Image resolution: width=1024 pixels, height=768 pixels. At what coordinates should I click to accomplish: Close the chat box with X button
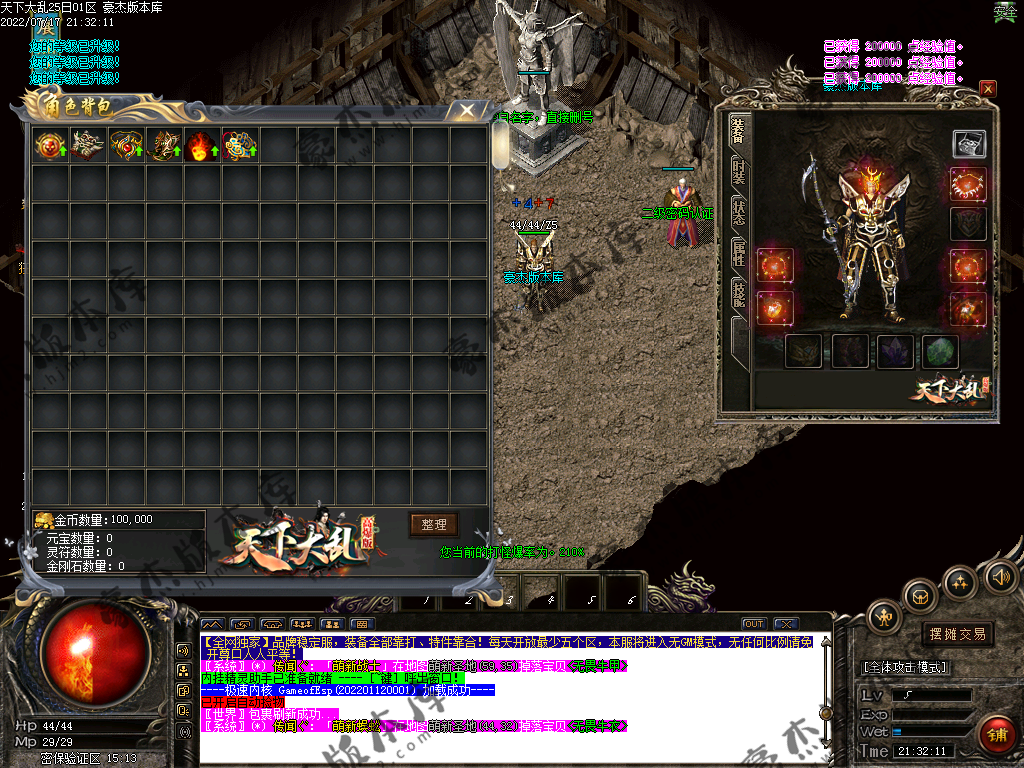785,624
